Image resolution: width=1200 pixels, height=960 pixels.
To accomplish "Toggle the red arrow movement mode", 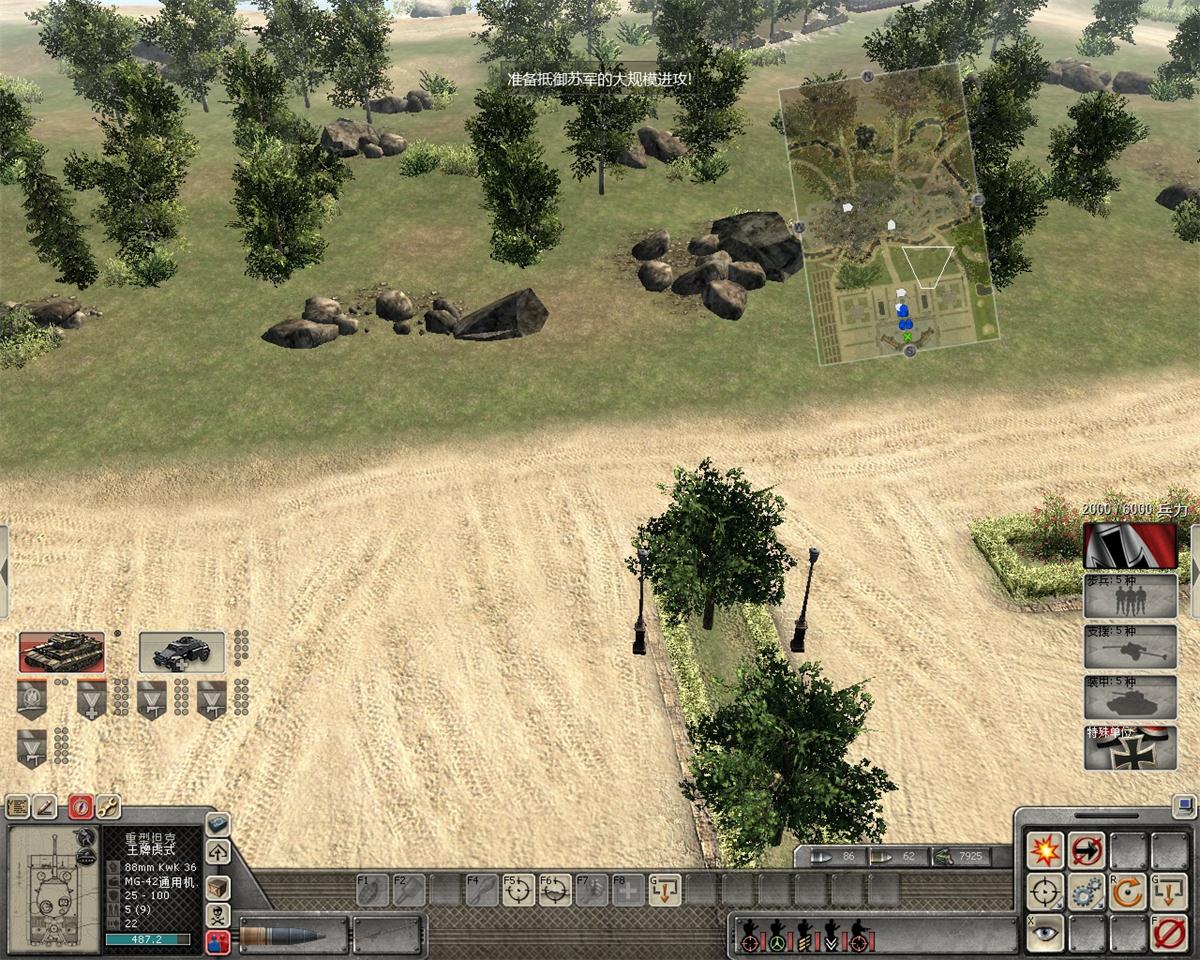I will (1087, 851).
